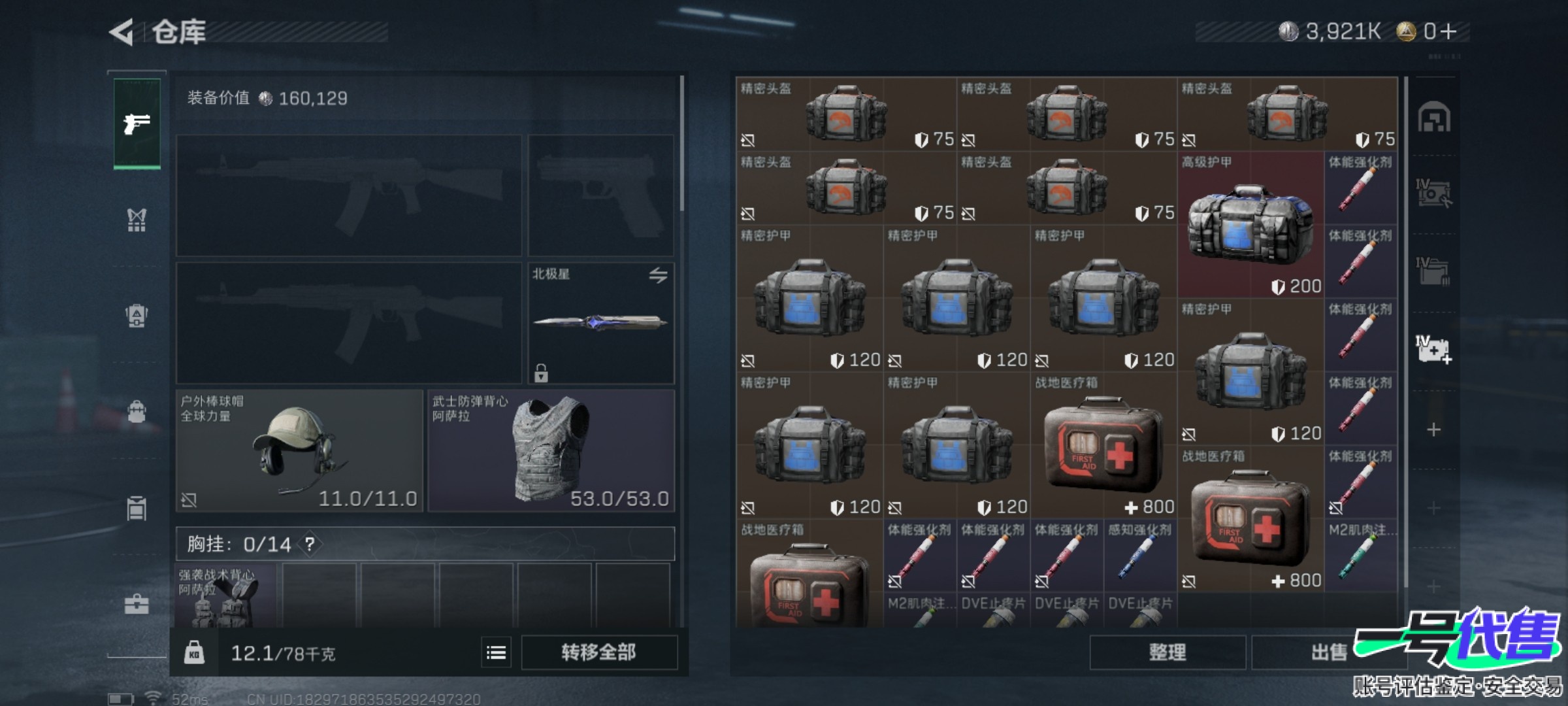Select the 强袭战术背心 chest rig slot

[225, 596]
